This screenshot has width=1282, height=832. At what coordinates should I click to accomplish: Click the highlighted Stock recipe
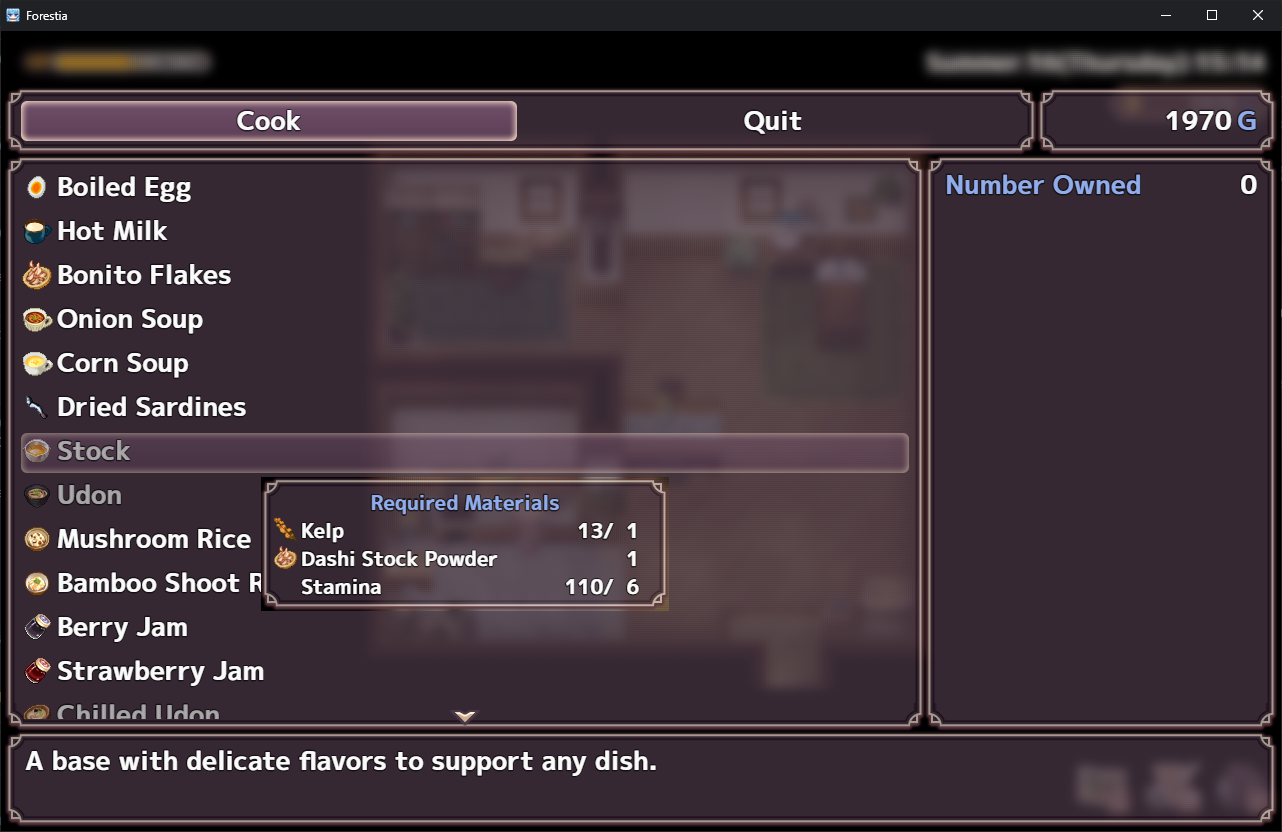464,452
